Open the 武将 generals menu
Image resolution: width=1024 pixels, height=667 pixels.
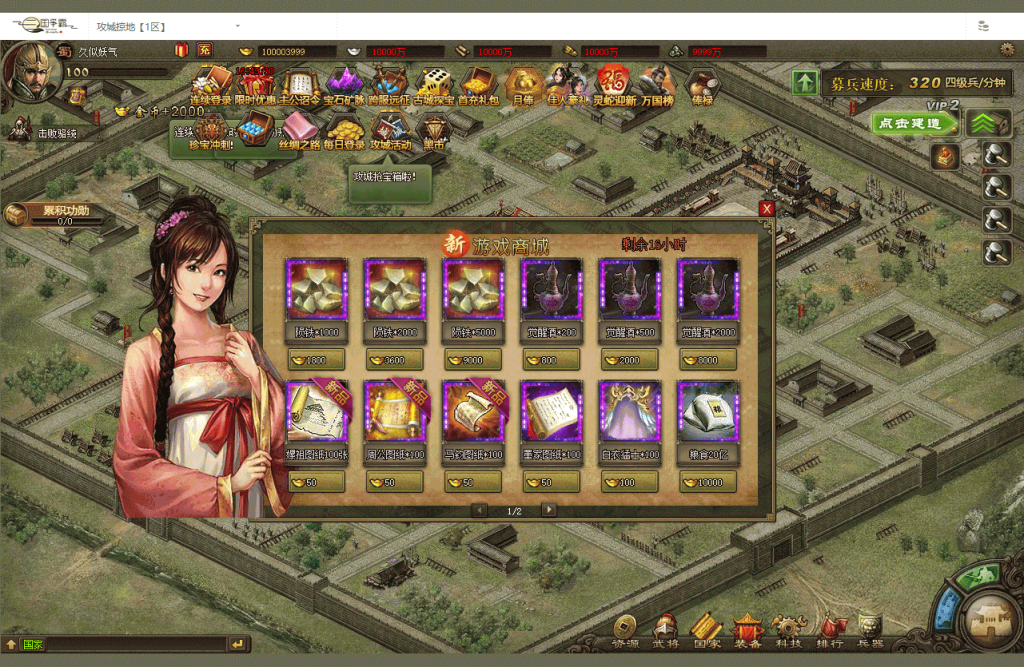pos(665,632)
